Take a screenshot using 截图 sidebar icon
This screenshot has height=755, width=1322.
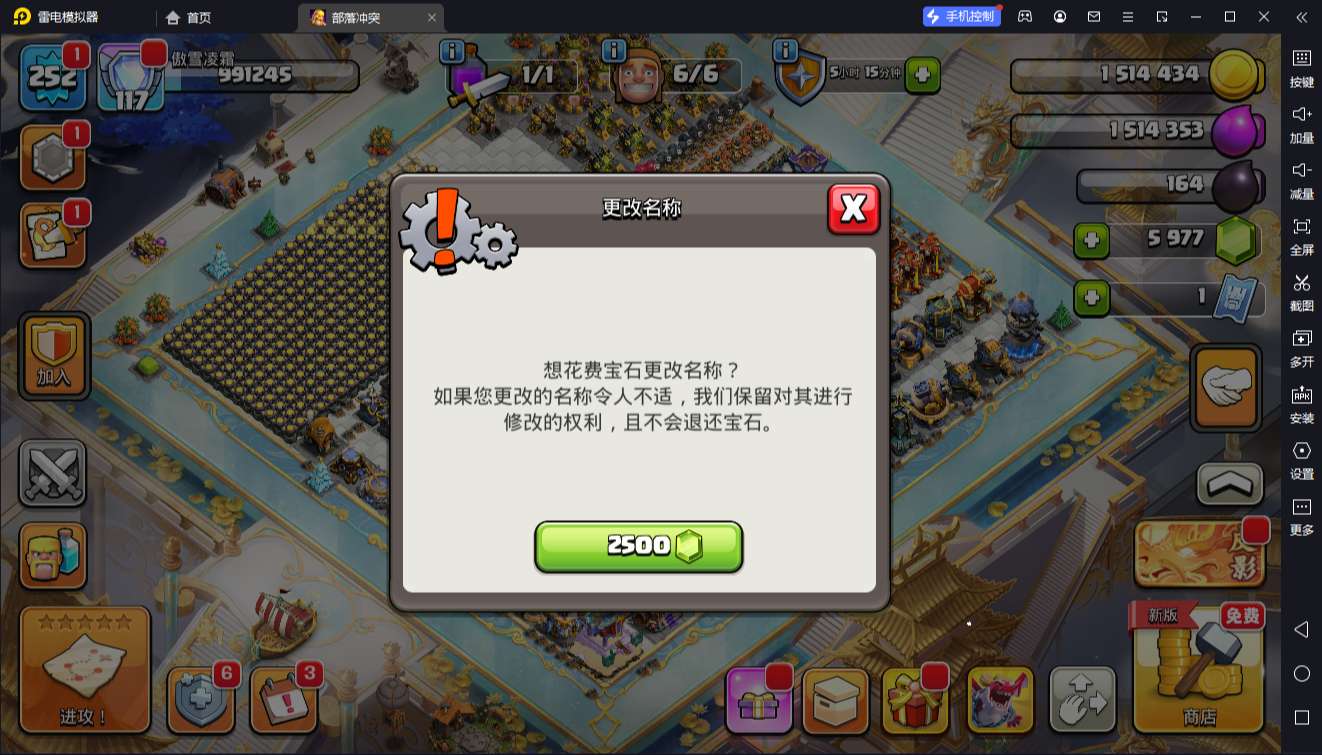point(1302,290)
